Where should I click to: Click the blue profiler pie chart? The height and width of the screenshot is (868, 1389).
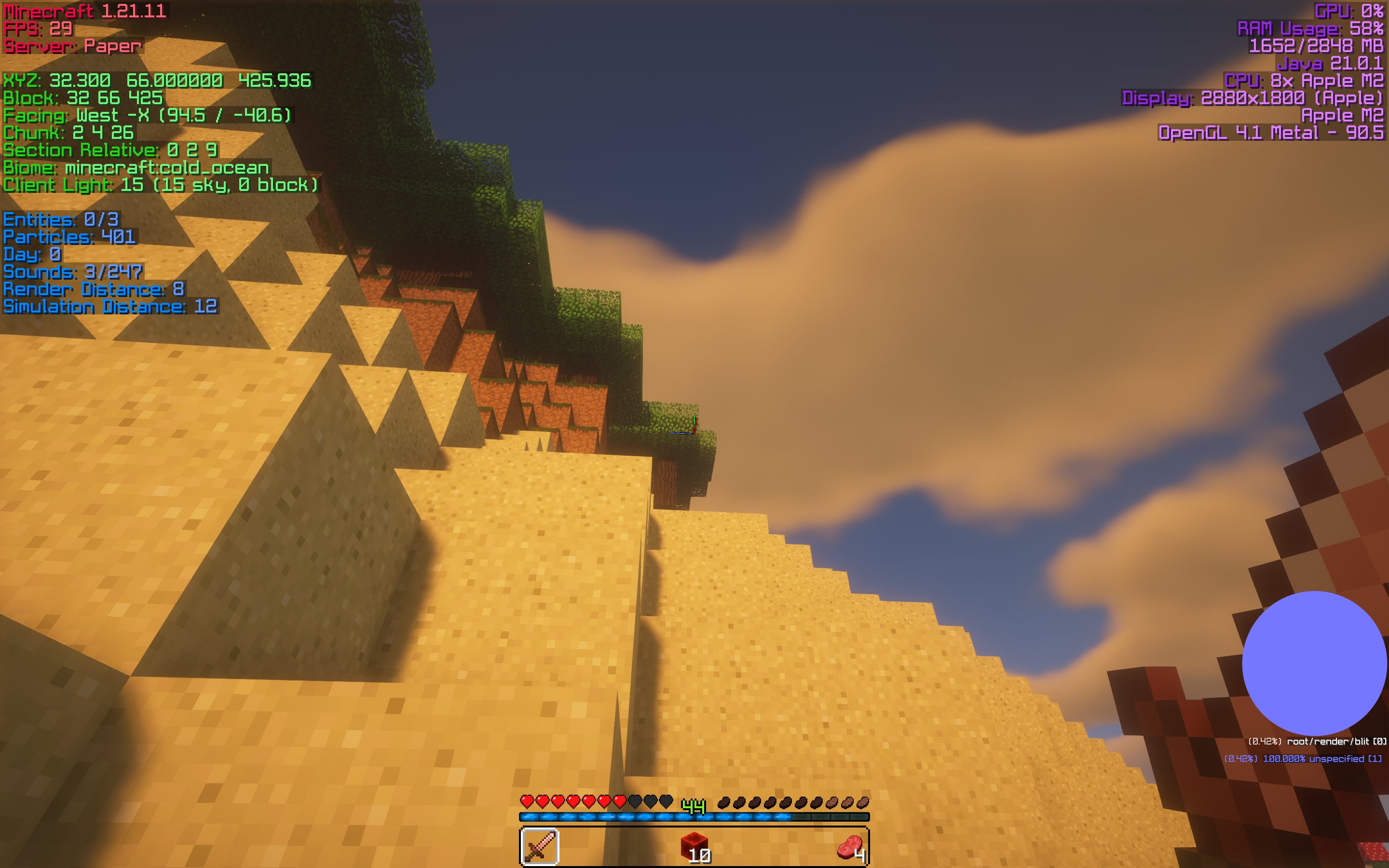click(x=1314, y=663)
